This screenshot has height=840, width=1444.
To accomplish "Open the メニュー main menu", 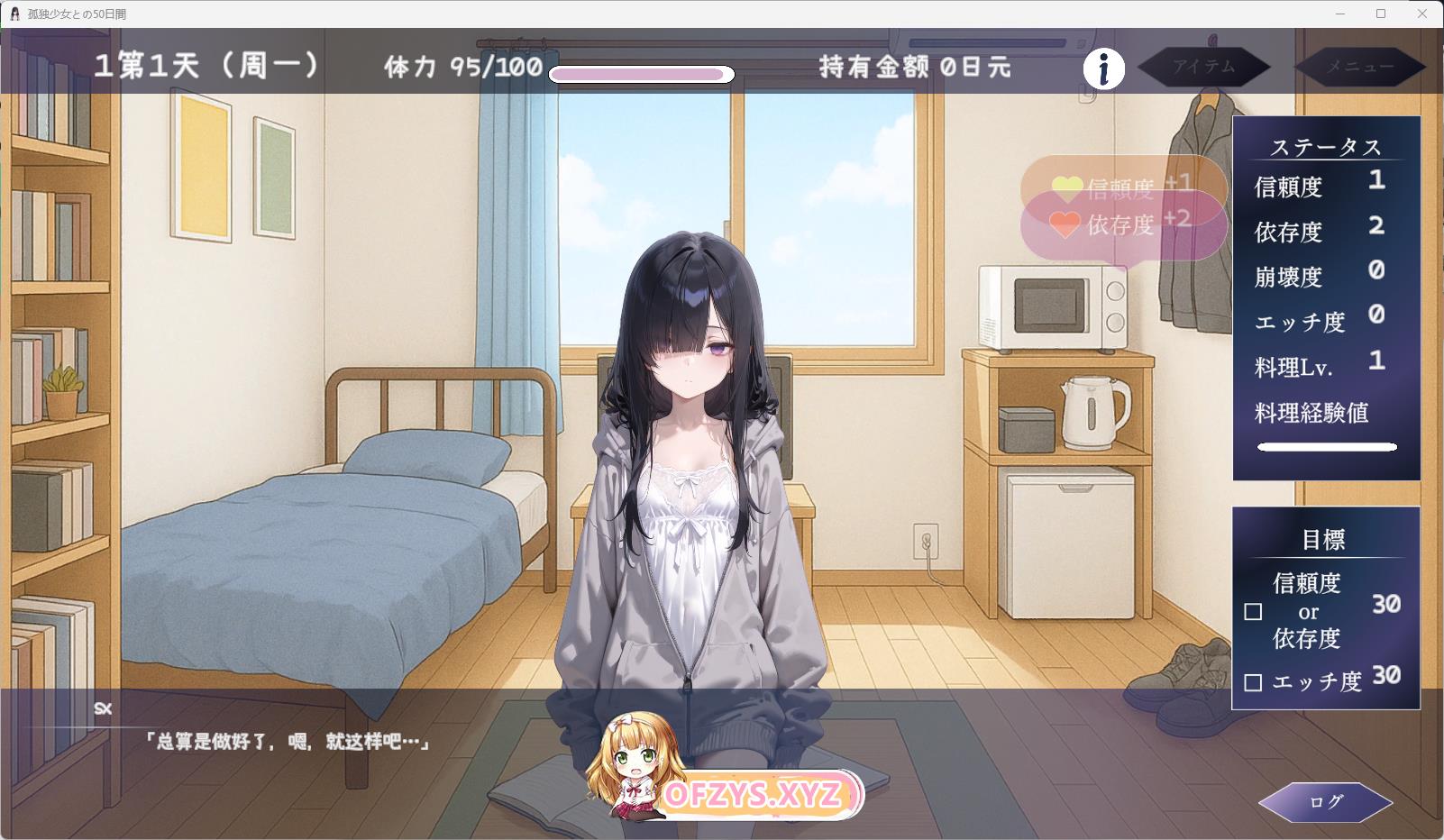I will pos(1359,67).
